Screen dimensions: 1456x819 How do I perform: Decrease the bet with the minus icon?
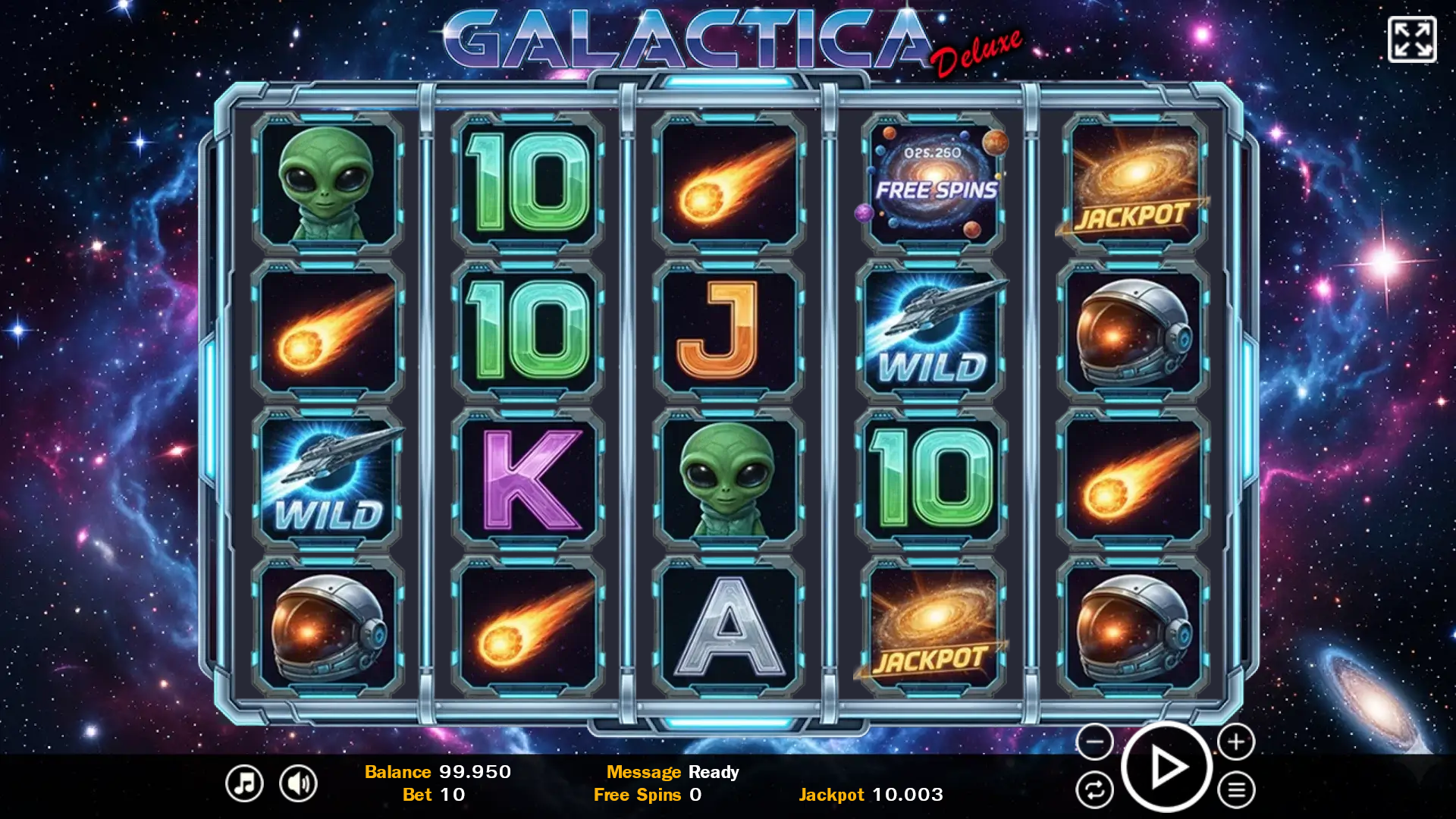1094,743
